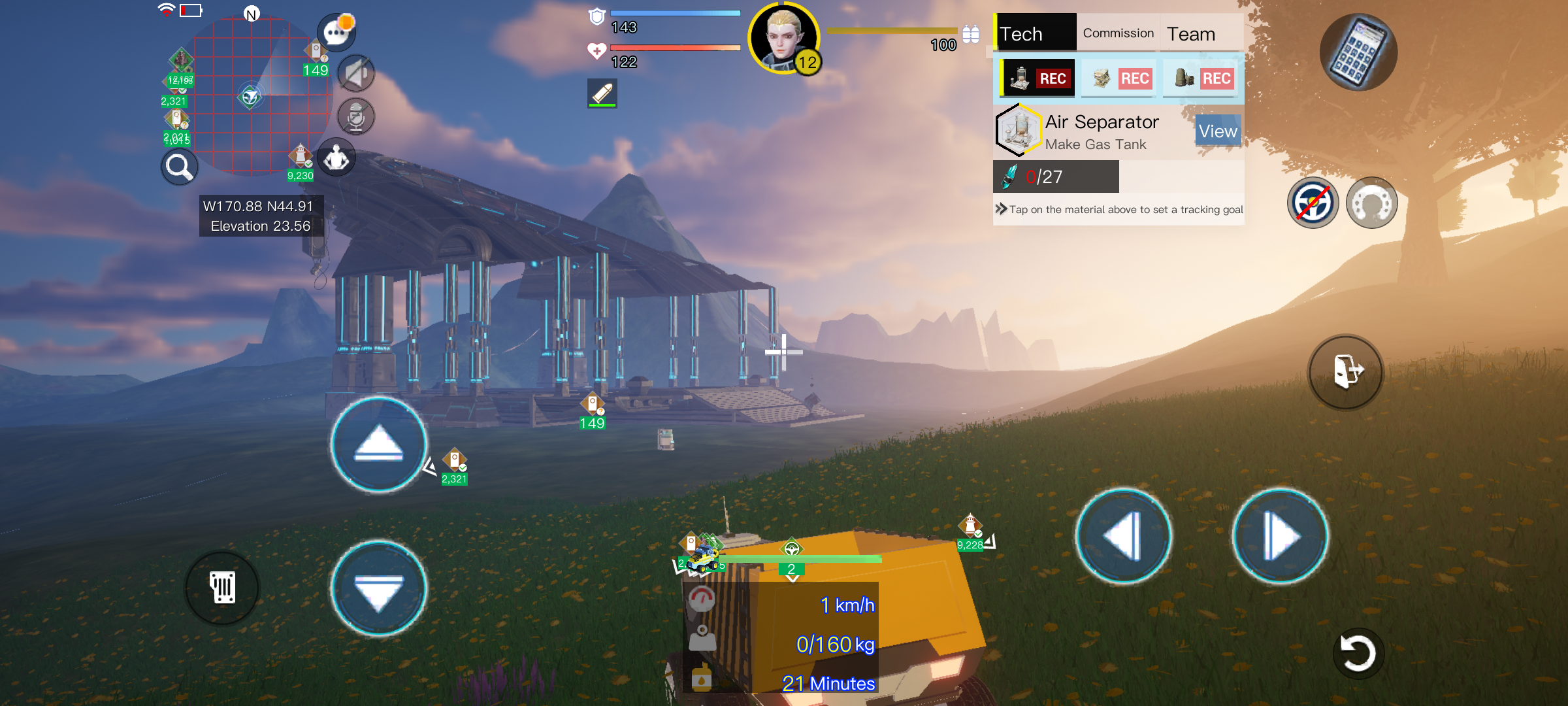Steer left with the left arrow
Viewport: 1568px width, 706px height.
[1123, 536]
